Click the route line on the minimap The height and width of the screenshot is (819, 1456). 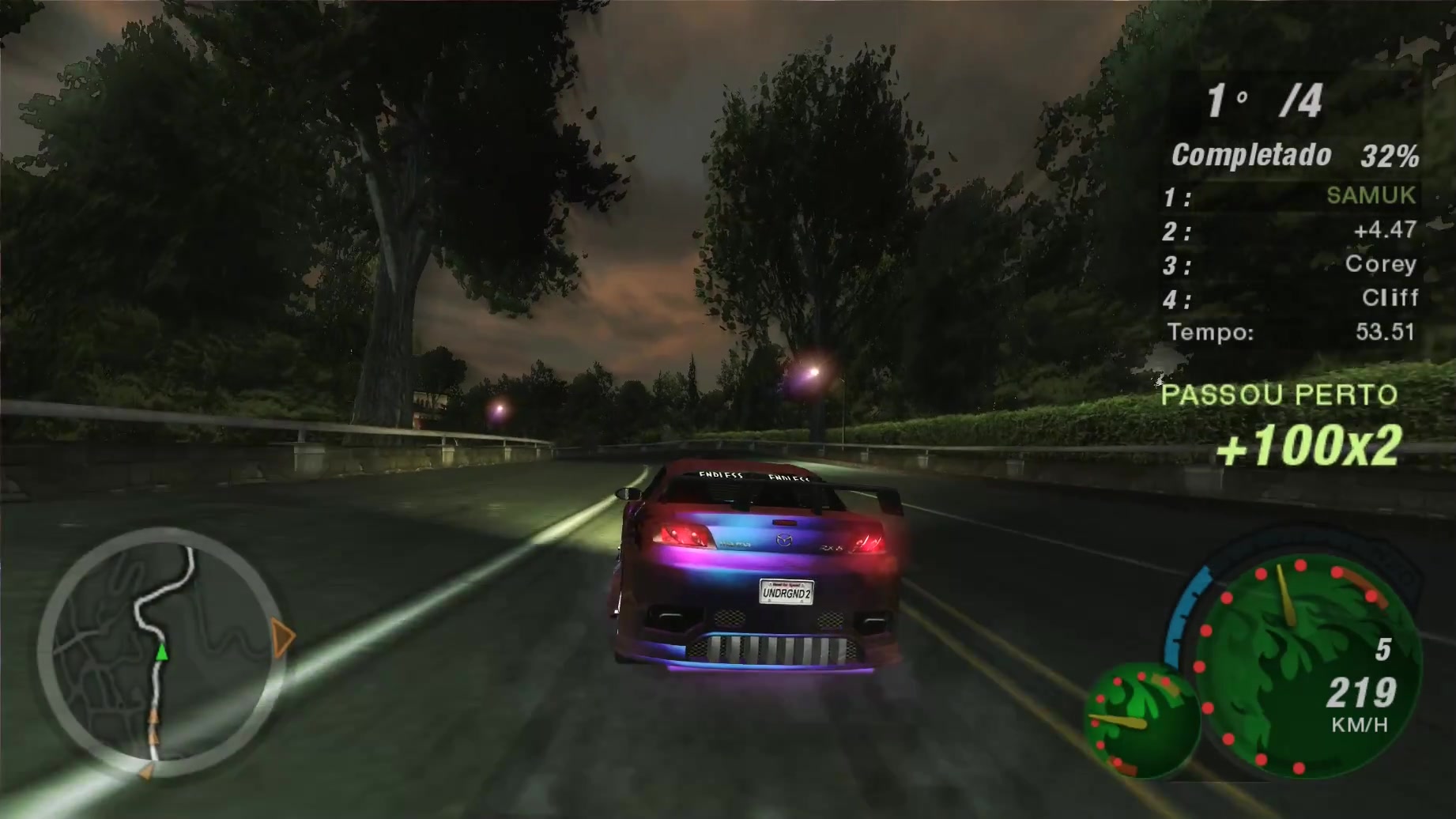[x=155, y=593]
